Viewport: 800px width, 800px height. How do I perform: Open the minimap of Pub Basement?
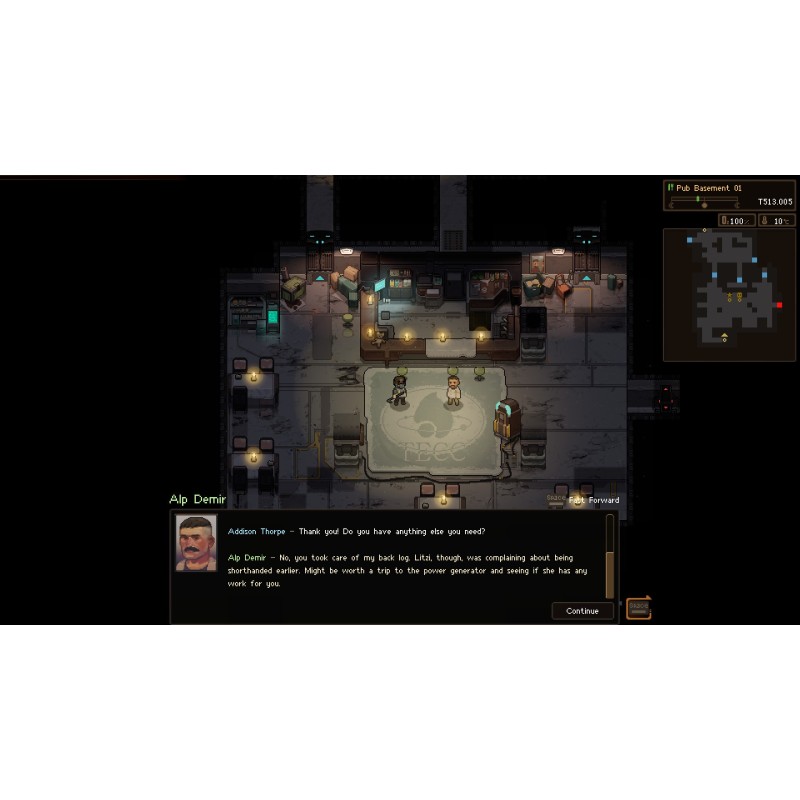pyautogui.click(x=729, y=294)
